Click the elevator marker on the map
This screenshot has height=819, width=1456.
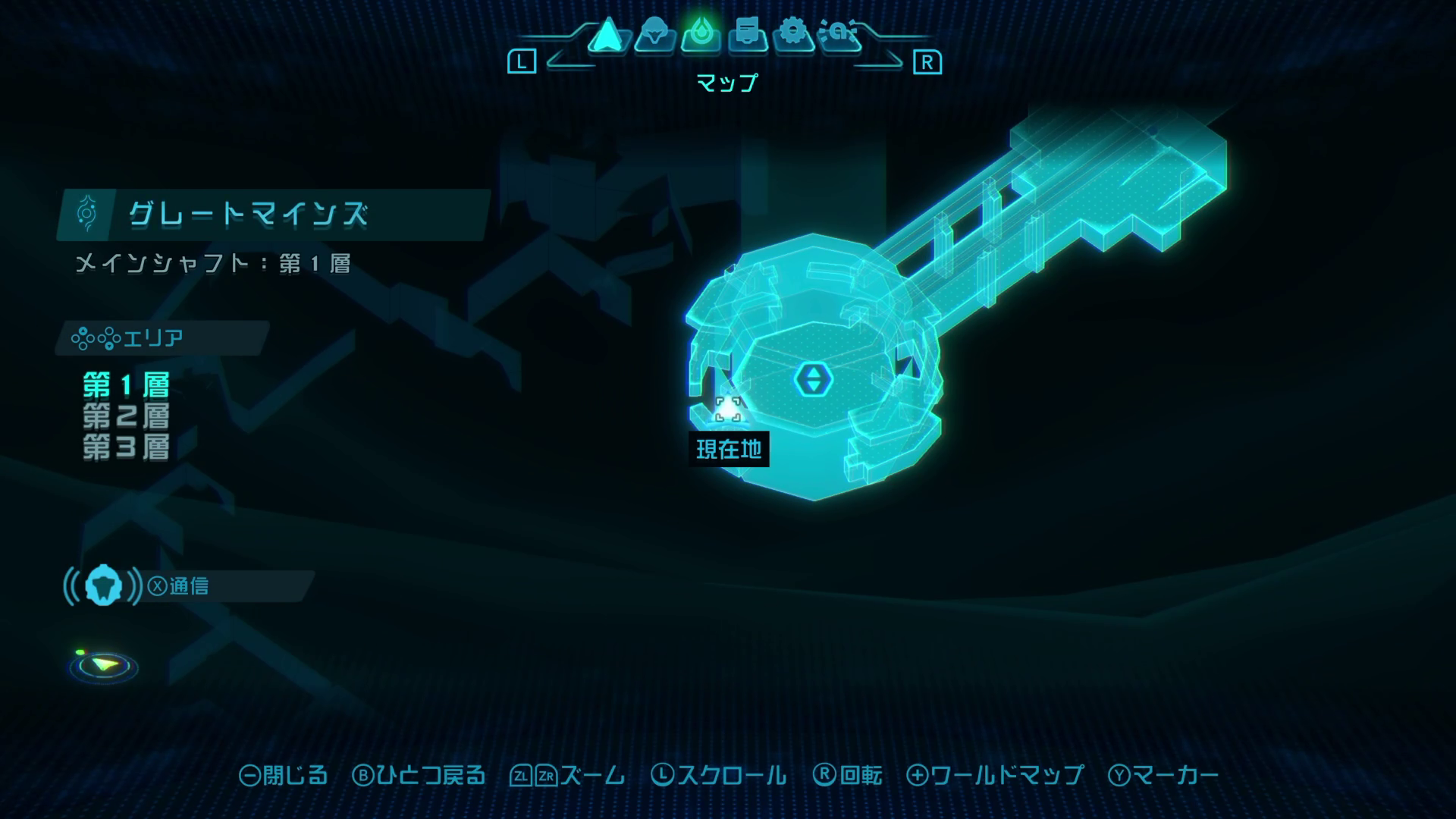[813, 378]
